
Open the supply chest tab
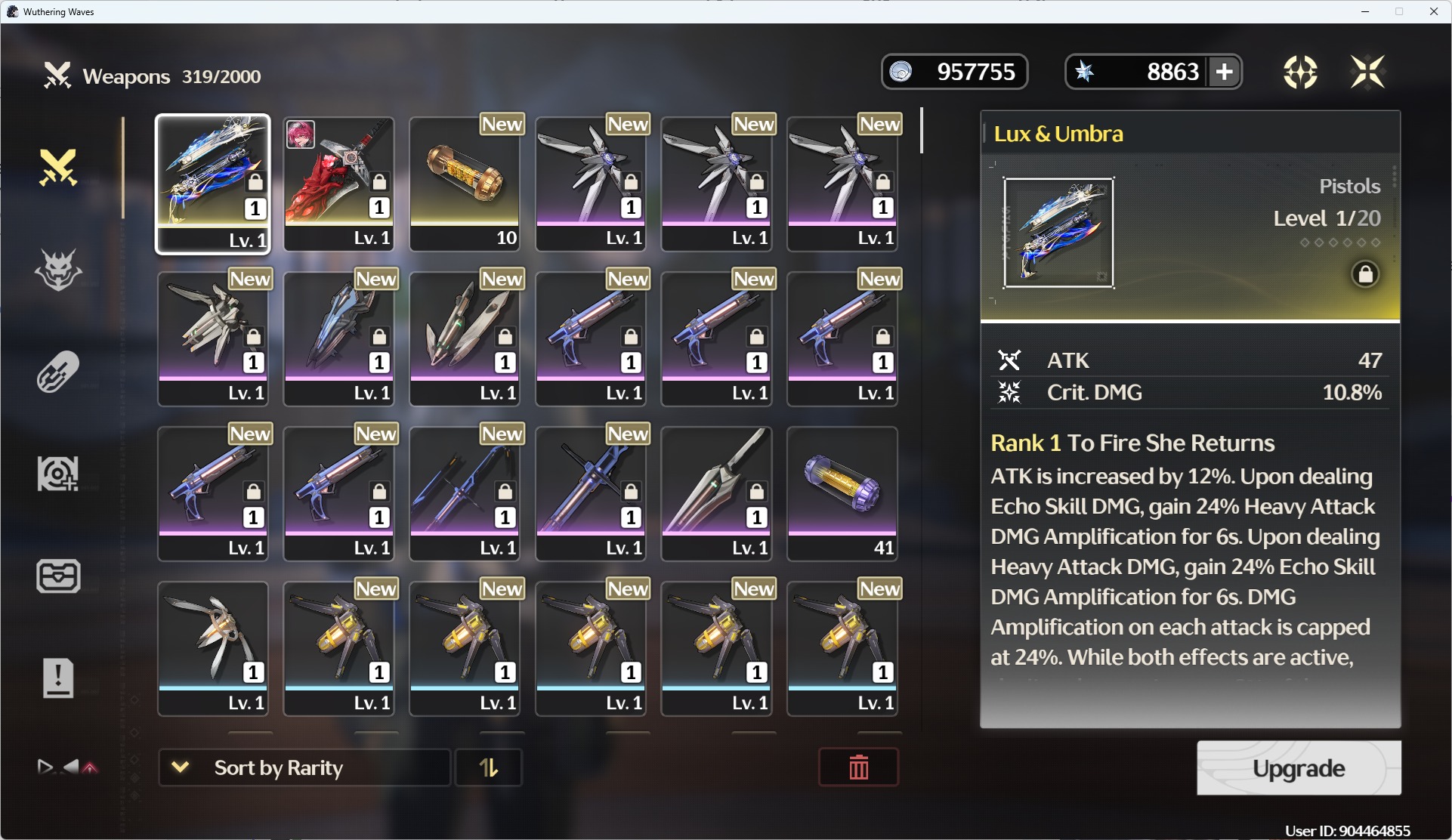click(x=58, y=576)
